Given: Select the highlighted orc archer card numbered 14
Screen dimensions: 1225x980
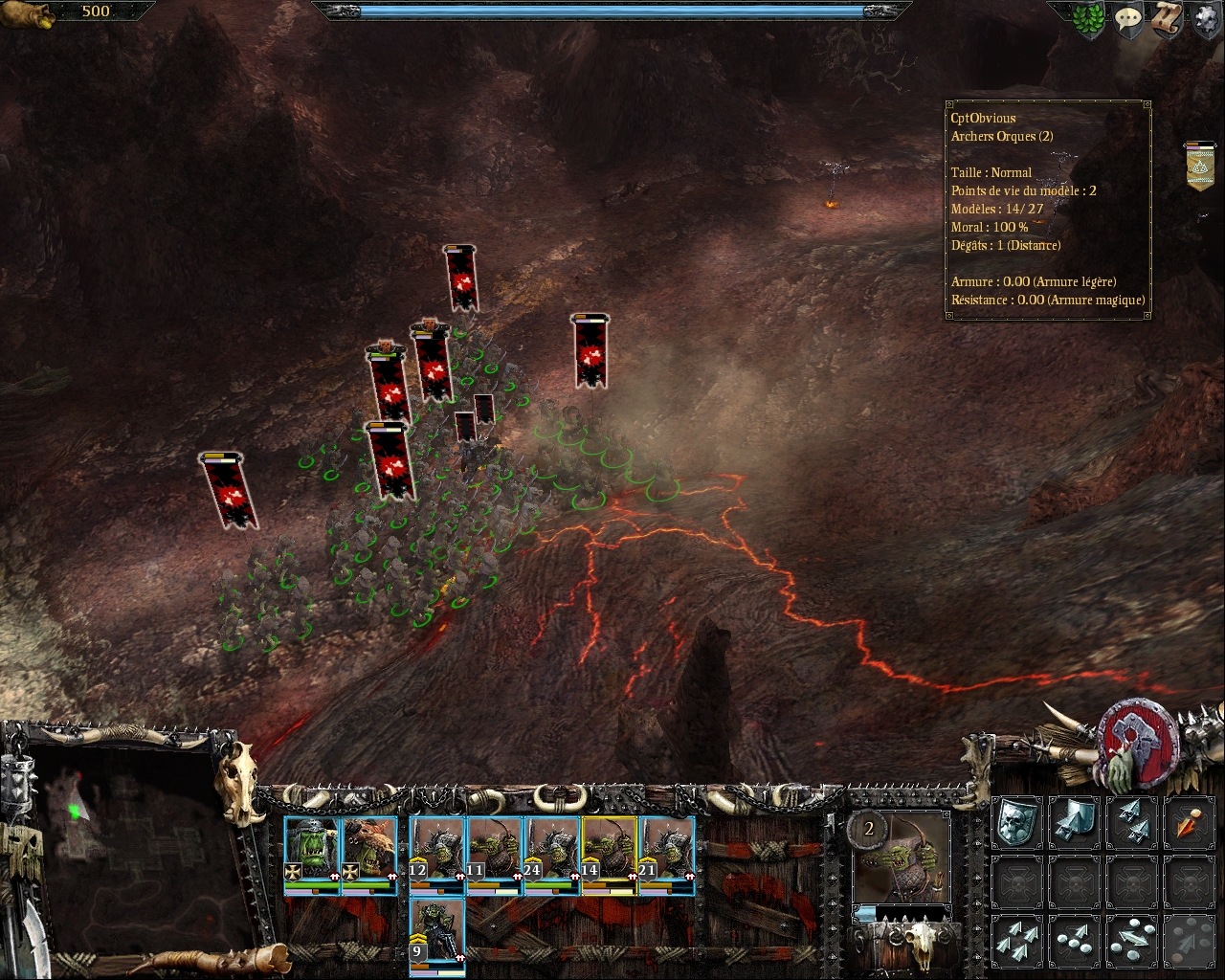Looking at the screenshot, I should pos(609,854).
